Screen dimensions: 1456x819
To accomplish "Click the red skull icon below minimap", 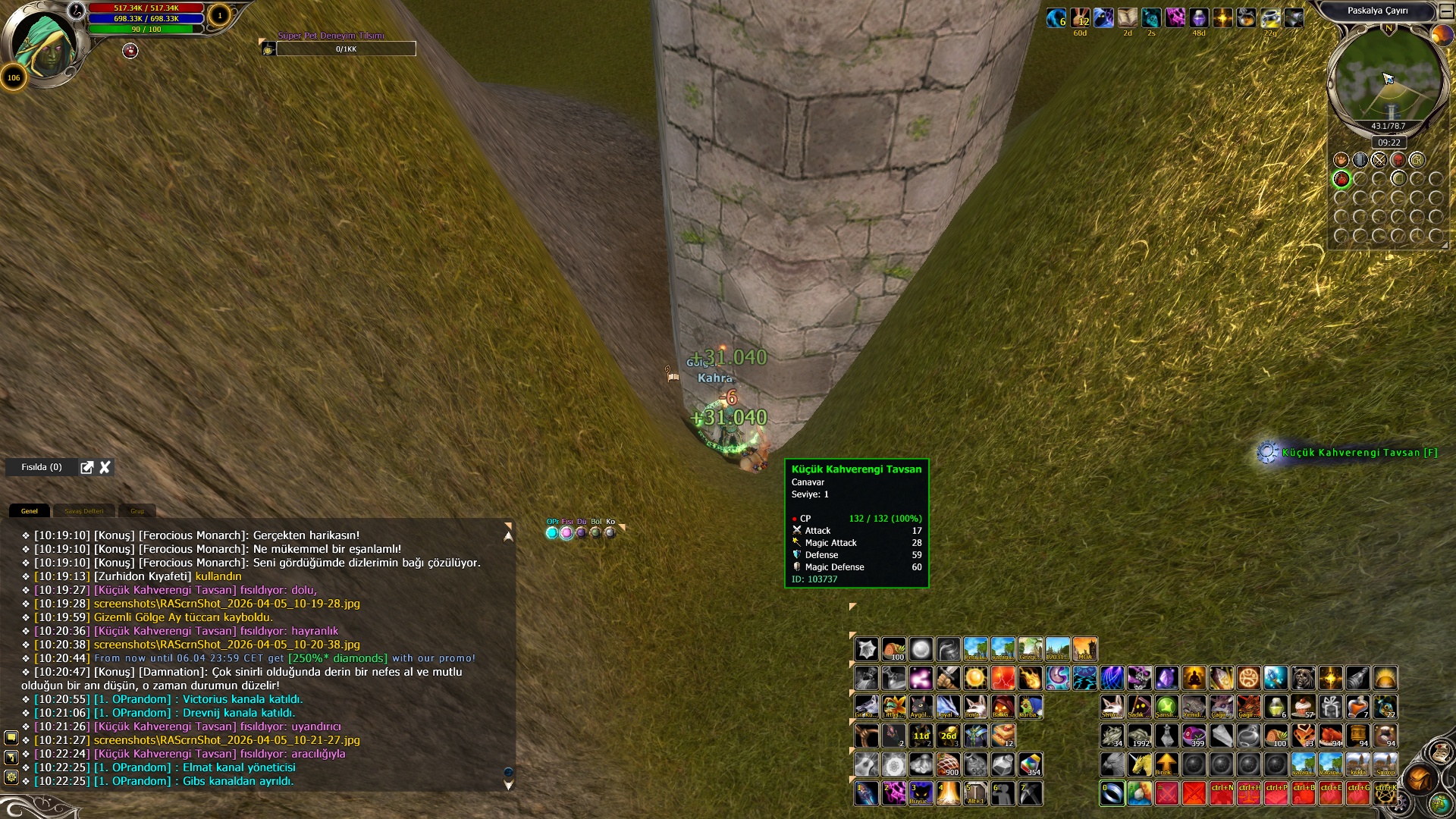I will 1398,160.
